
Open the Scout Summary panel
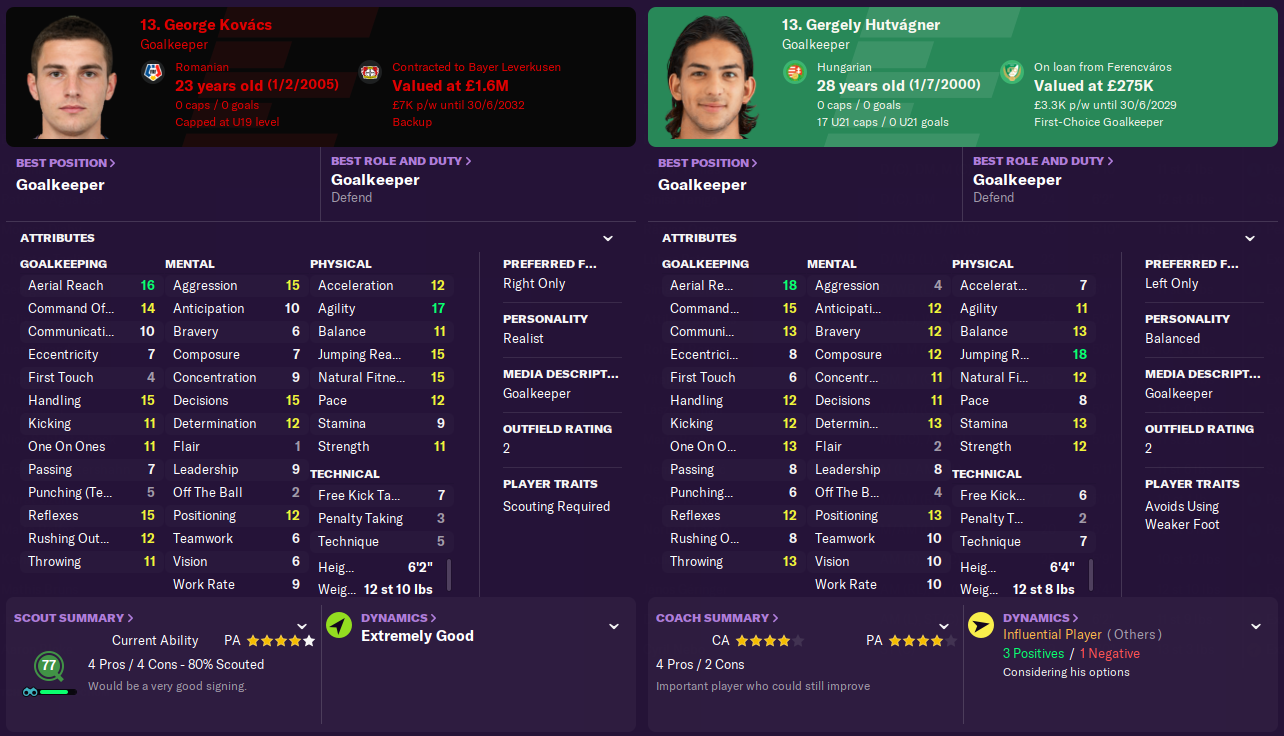74,618
